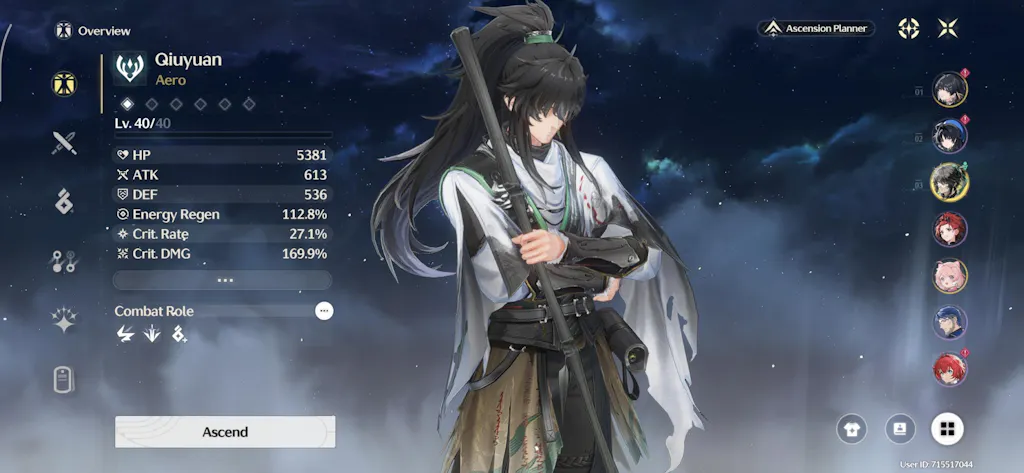Switch to the Weapon tab with crossed swords
This screenshot has width=1024, height=473.
(x=64, y=142)
